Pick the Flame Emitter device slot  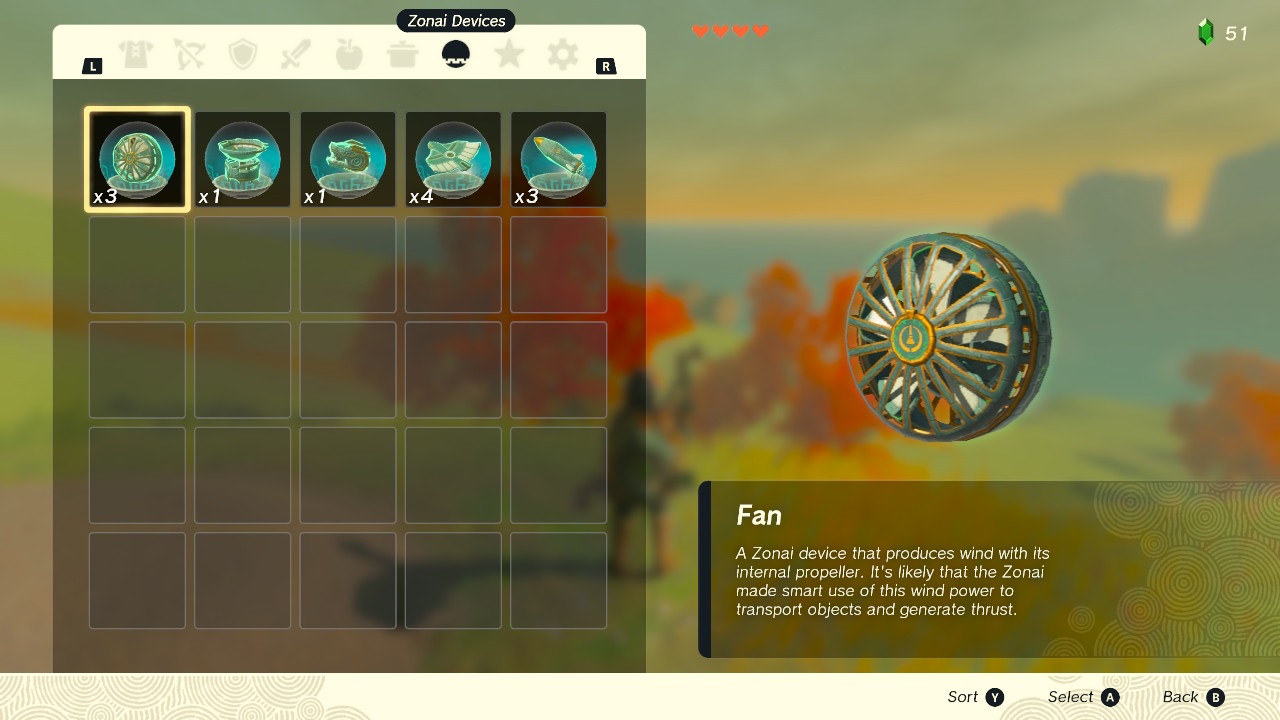pos(347,158)
